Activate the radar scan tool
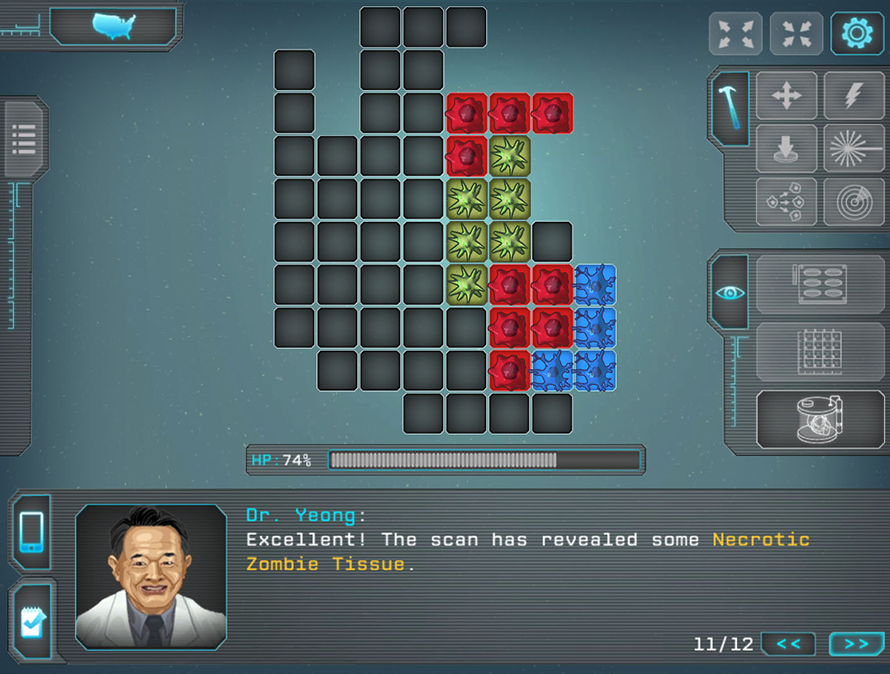Viewport: 890px width, 674px height. tap(853, 201)
